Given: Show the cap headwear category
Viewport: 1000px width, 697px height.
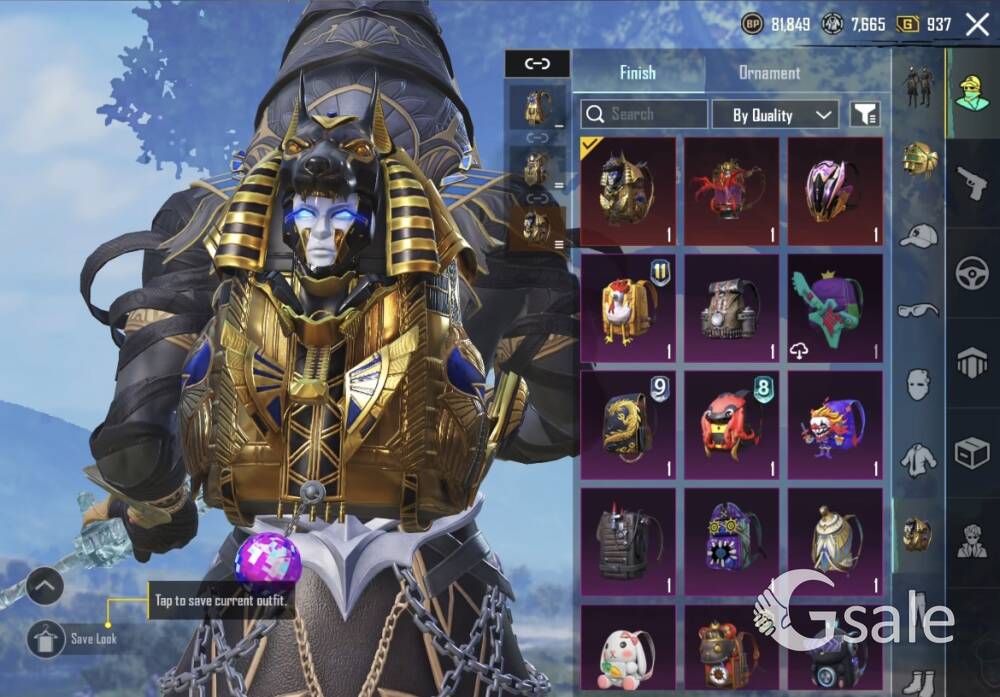Looking at the screenshot, I should [918, 236].
